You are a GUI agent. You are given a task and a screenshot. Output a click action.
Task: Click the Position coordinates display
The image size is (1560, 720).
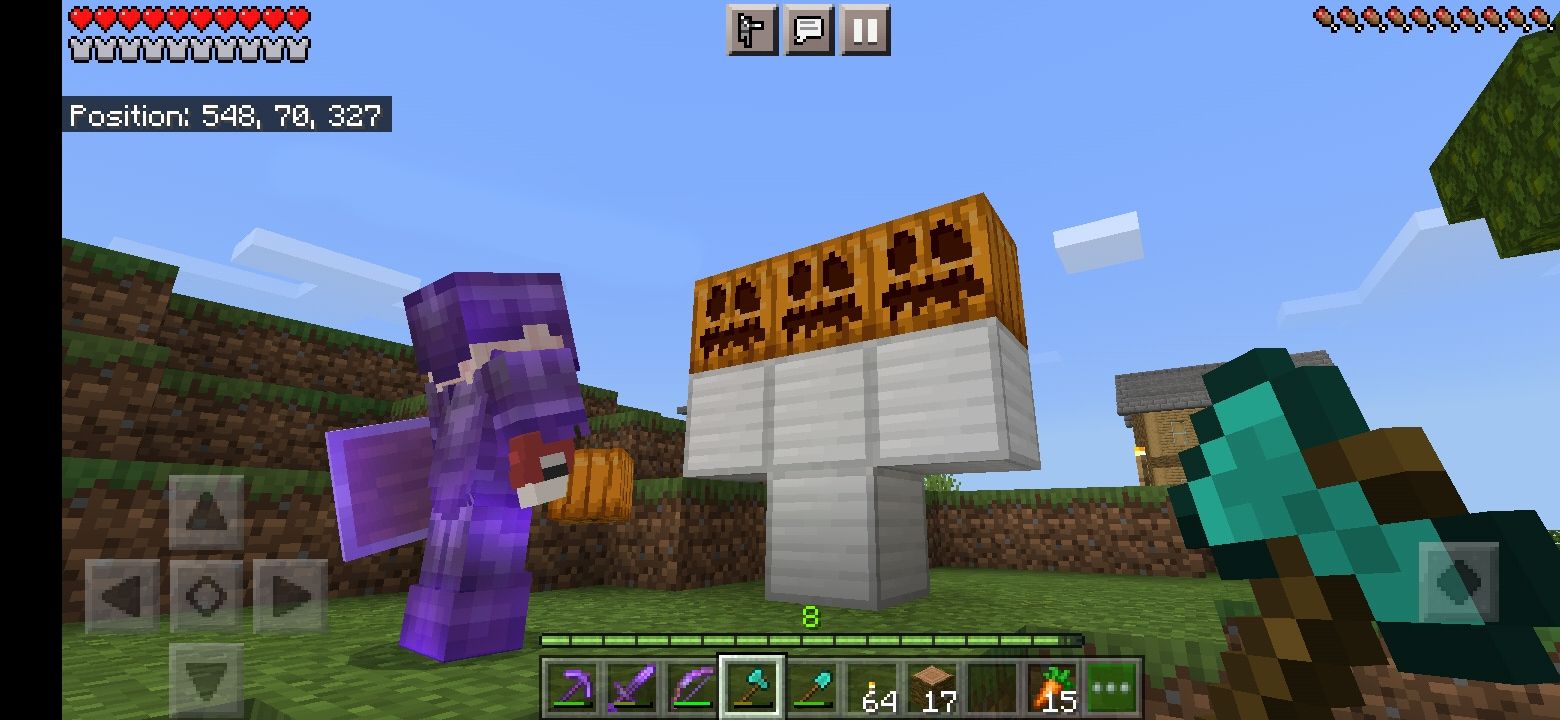227,115
